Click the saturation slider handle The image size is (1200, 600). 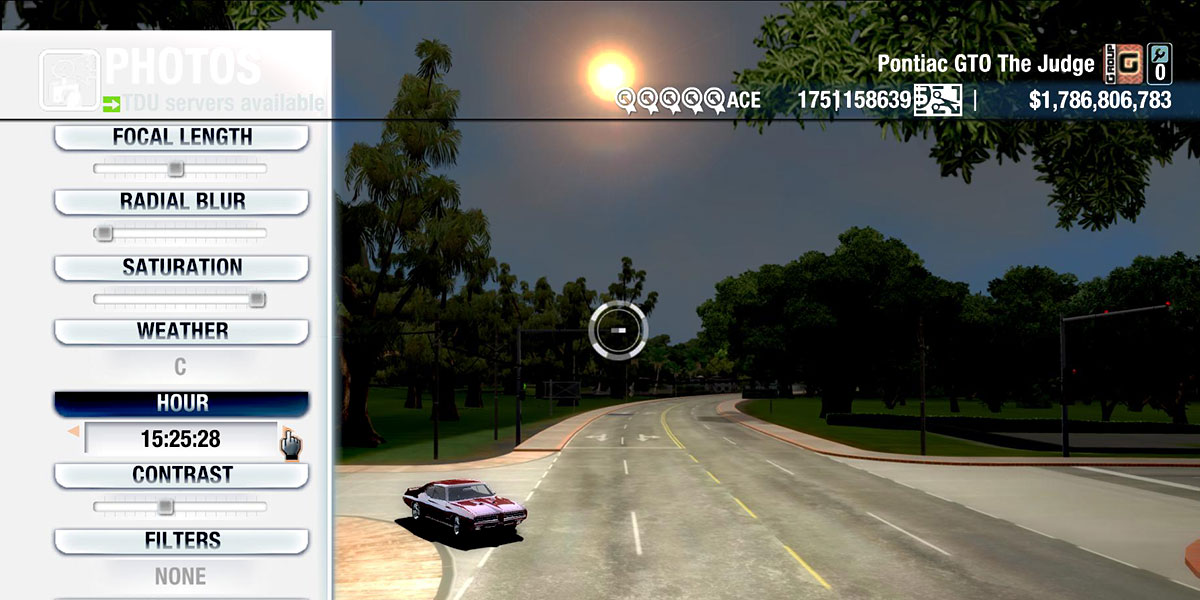(257, 299)
